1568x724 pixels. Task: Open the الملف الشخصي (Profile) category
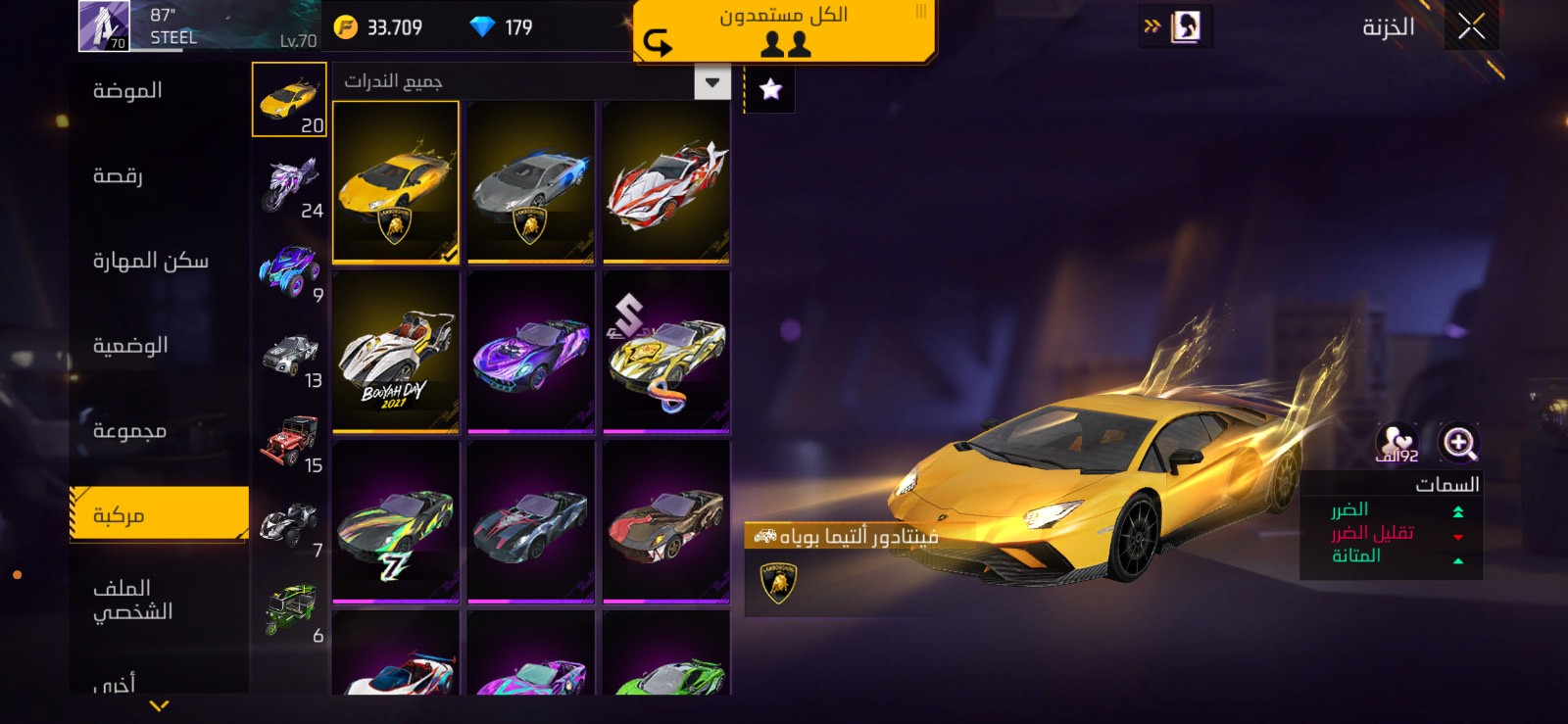point(132,600)
